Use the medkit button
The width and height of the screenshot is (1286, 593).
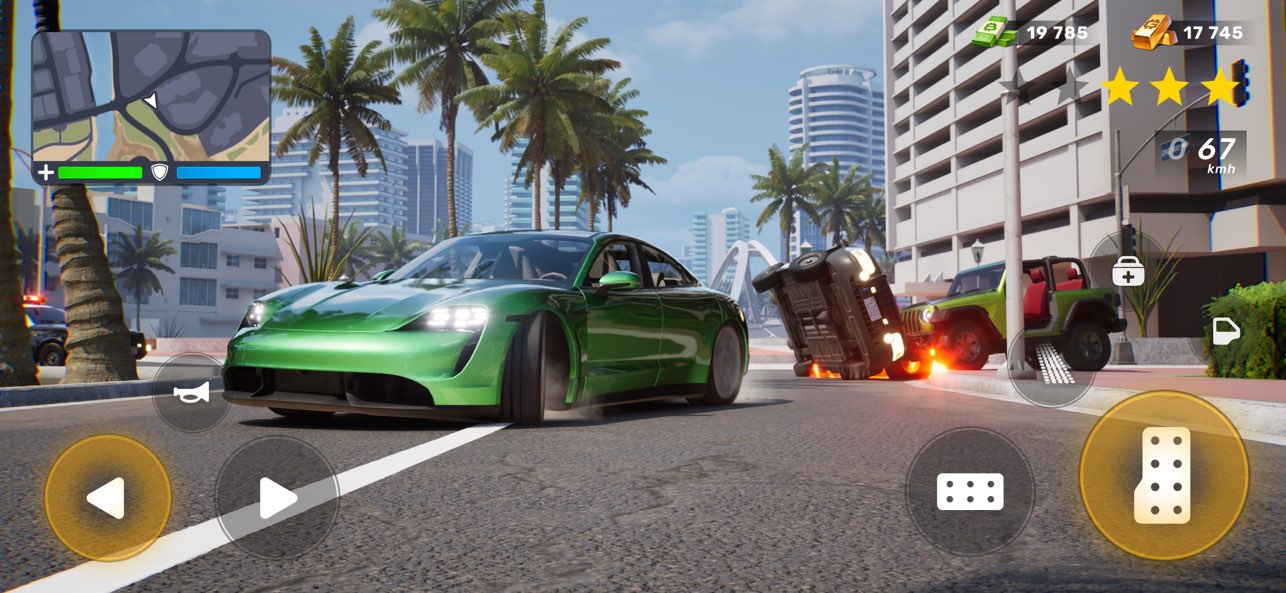pos(1128,272)
